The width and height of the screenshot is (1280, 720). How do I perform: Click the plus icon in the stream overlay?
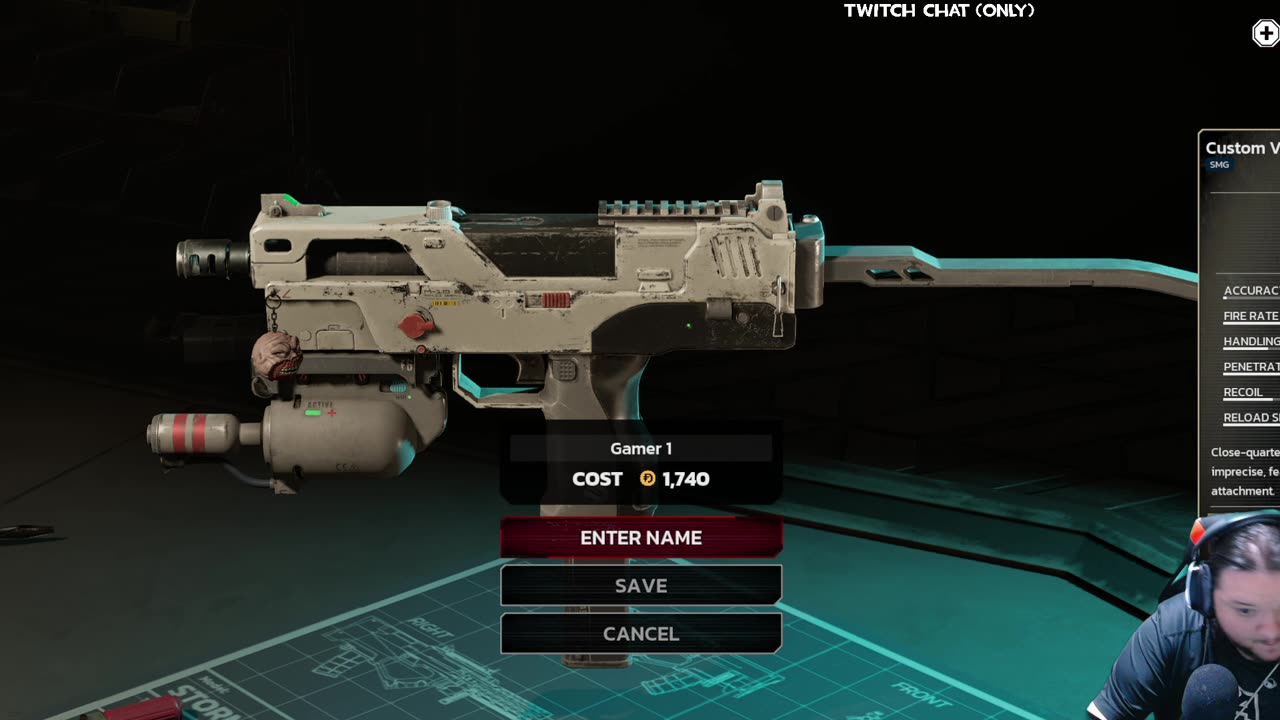point(1266,34)
